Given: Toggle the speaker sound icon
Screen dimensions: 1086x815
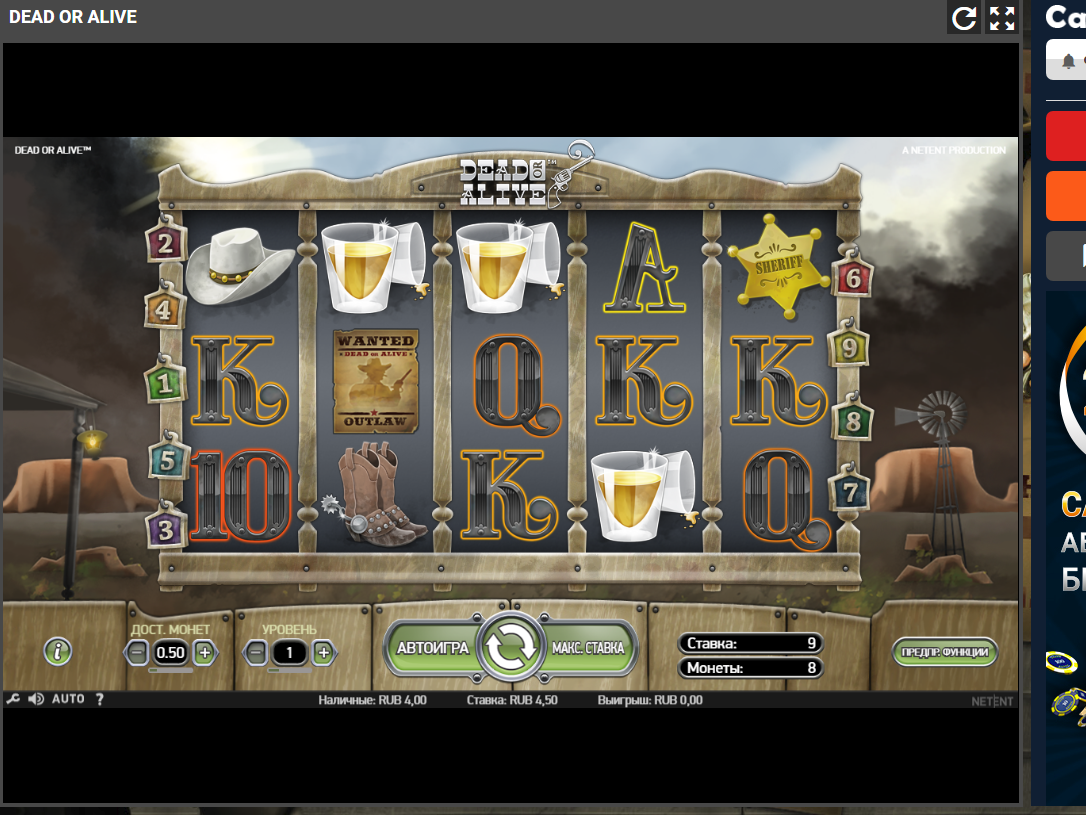Looking at the screenshot, I should [36, 699].
